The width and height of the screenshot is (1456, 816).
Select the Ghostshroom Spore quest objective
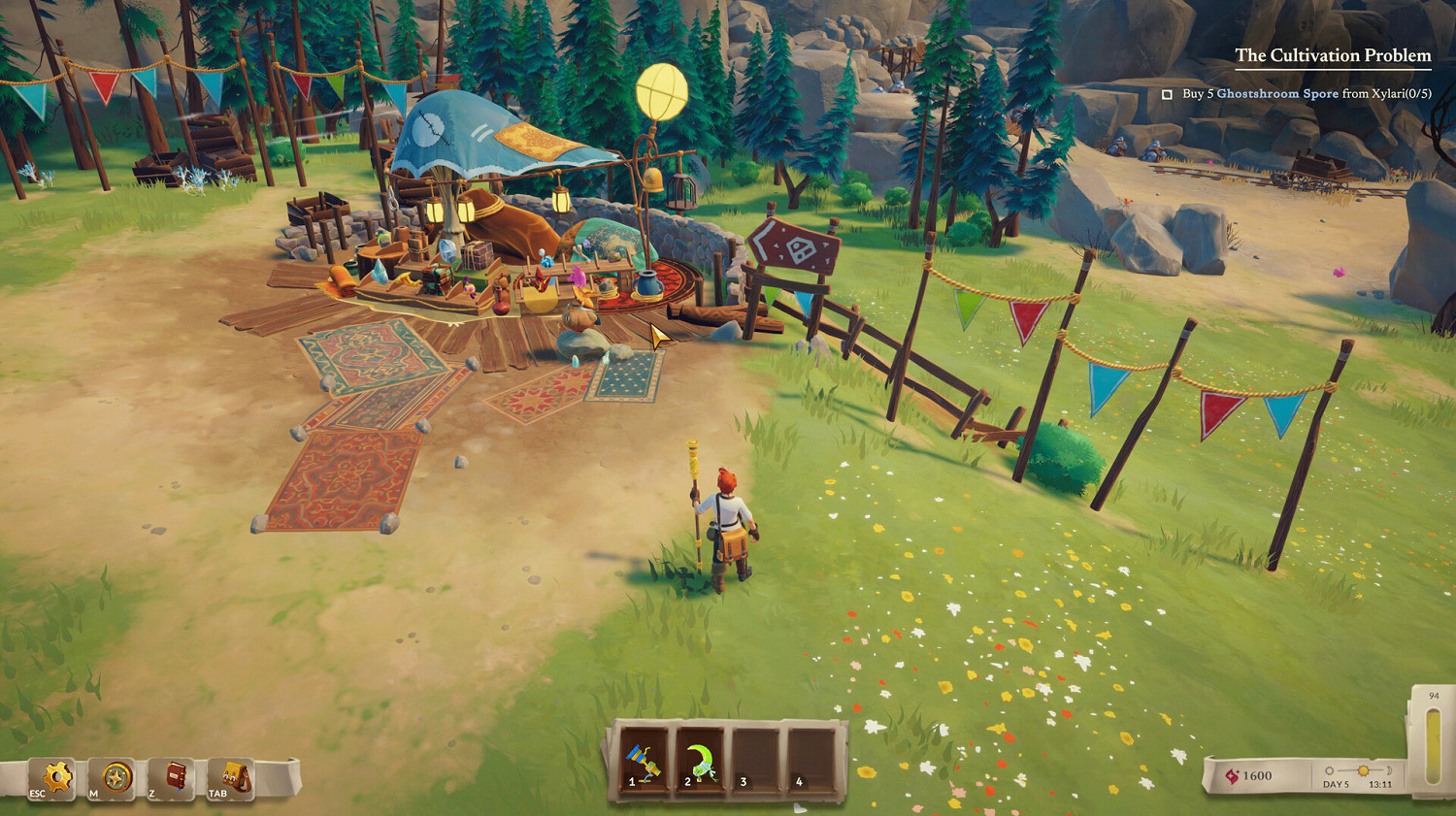(x=1306, y=94)
